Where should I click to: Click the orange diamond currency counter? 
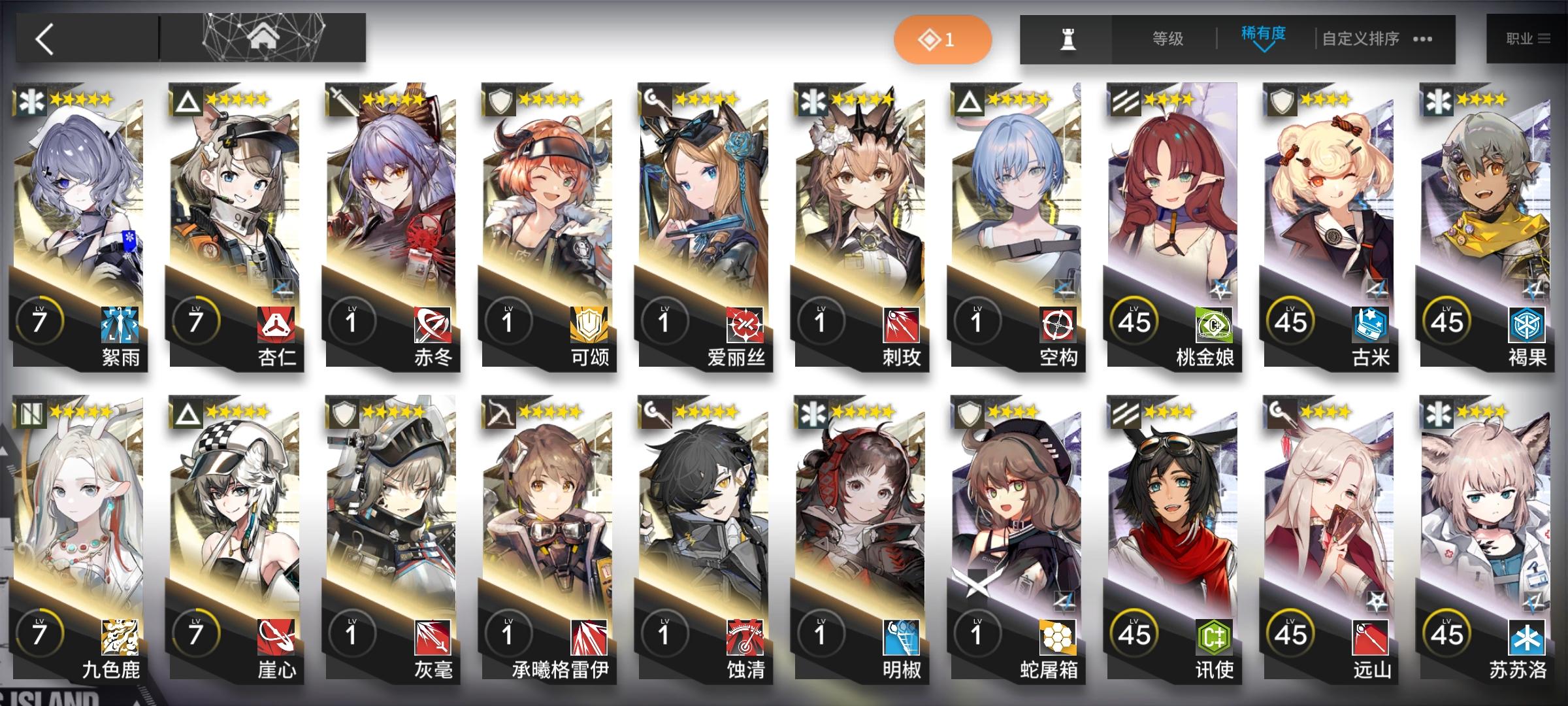(x=943, y=39)
